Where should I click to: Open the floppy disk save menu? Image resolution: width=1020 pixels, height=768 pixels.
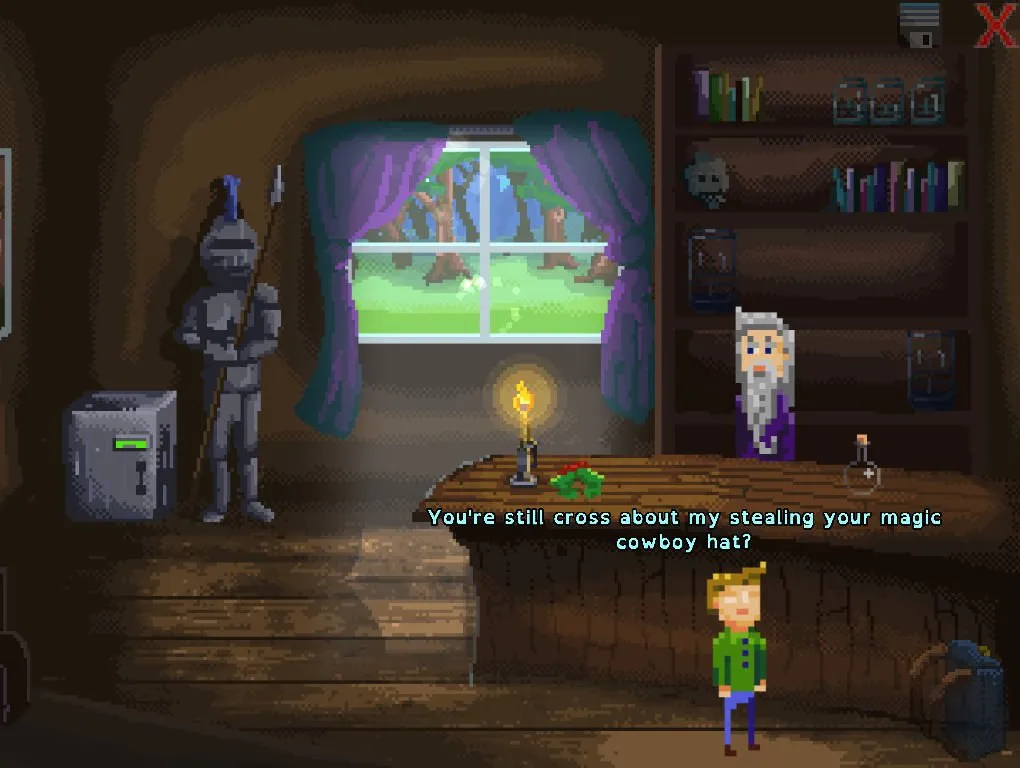919,25
